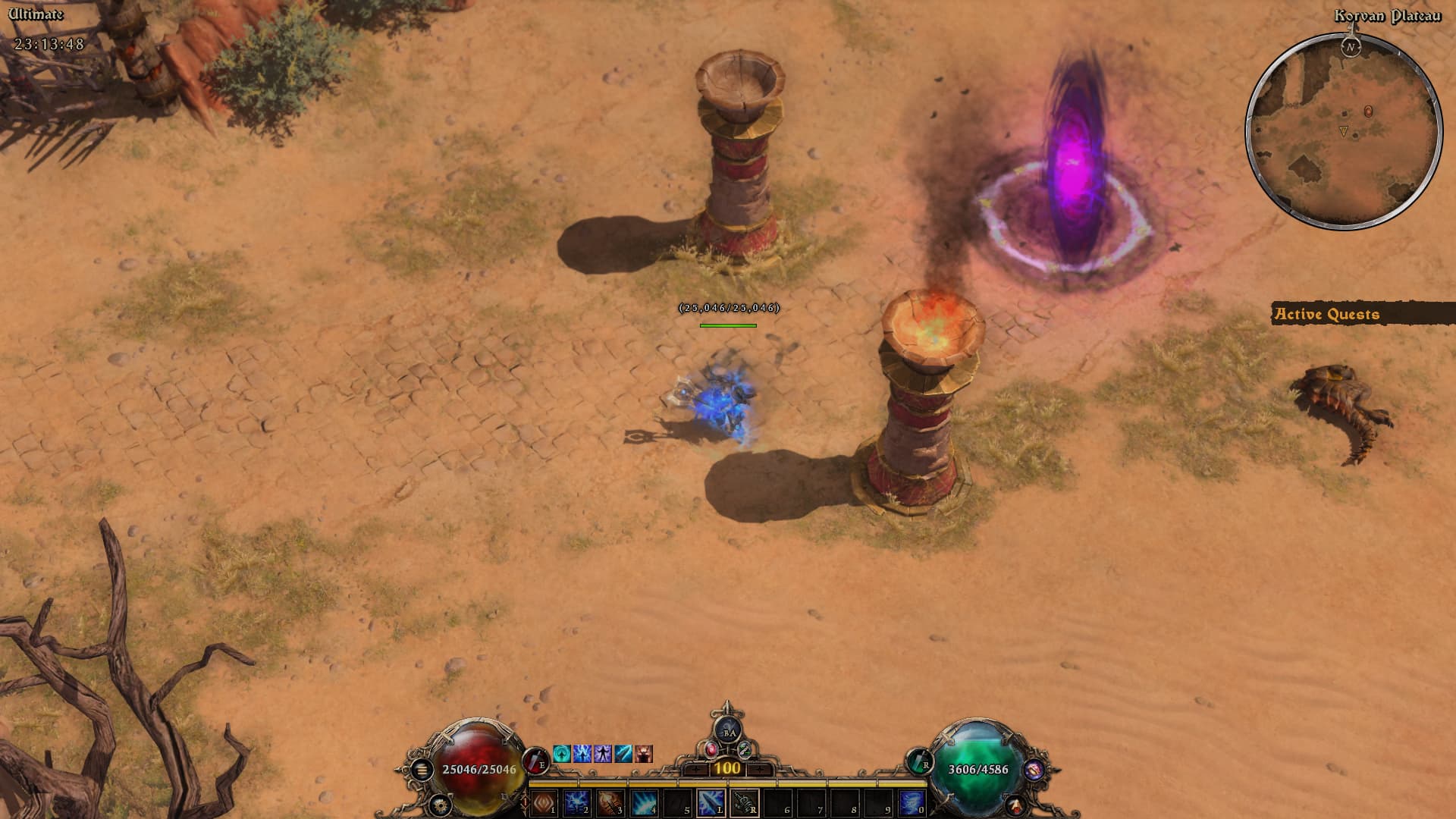This screenshot has height=819, width=1456.
Task: Select the right mouse button skill slot
Action: pyautogui.click(x=743, y=802)
